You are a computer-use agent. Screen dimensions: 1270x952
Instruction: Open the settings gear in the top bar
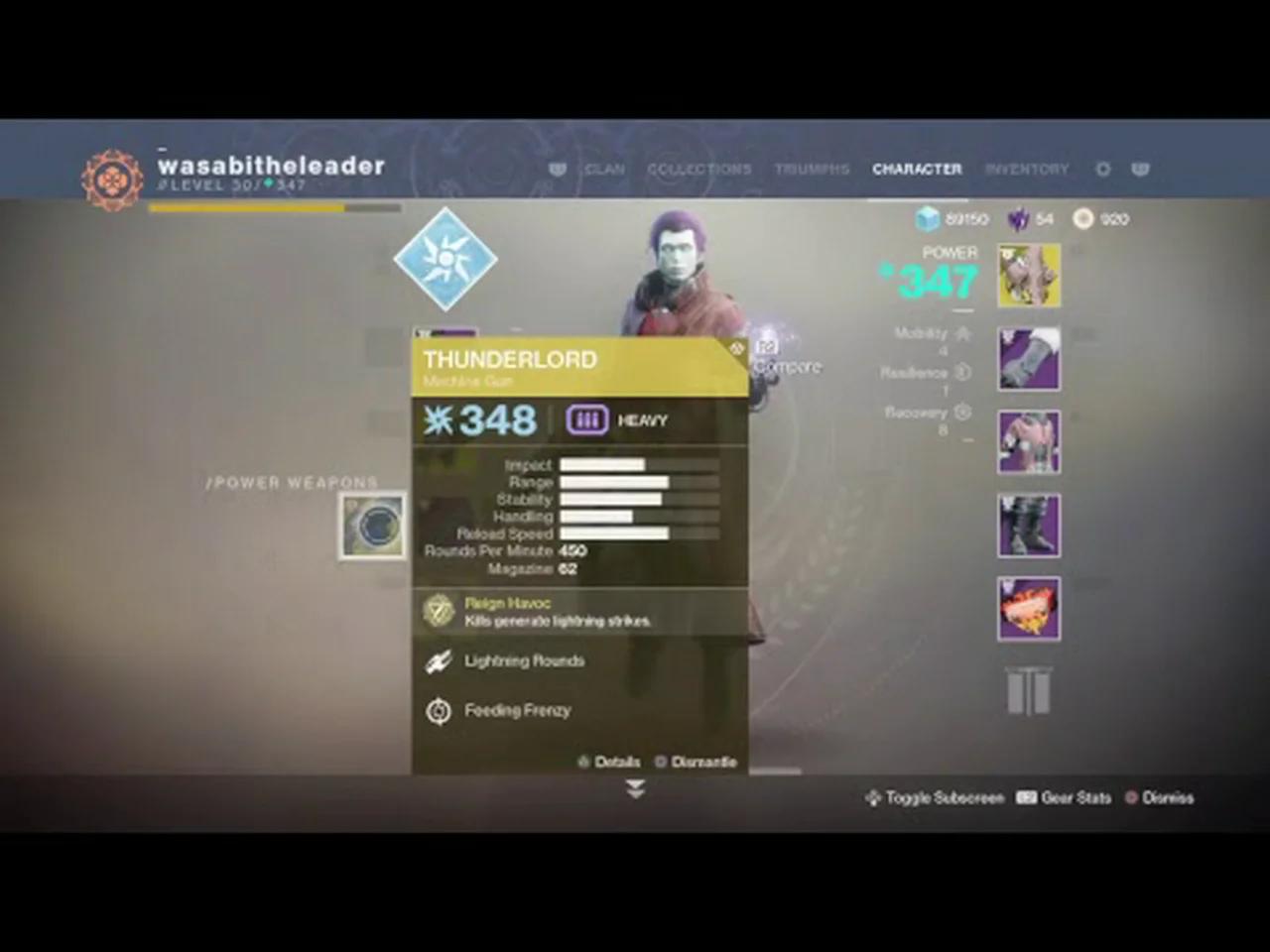pos(1102,170)
